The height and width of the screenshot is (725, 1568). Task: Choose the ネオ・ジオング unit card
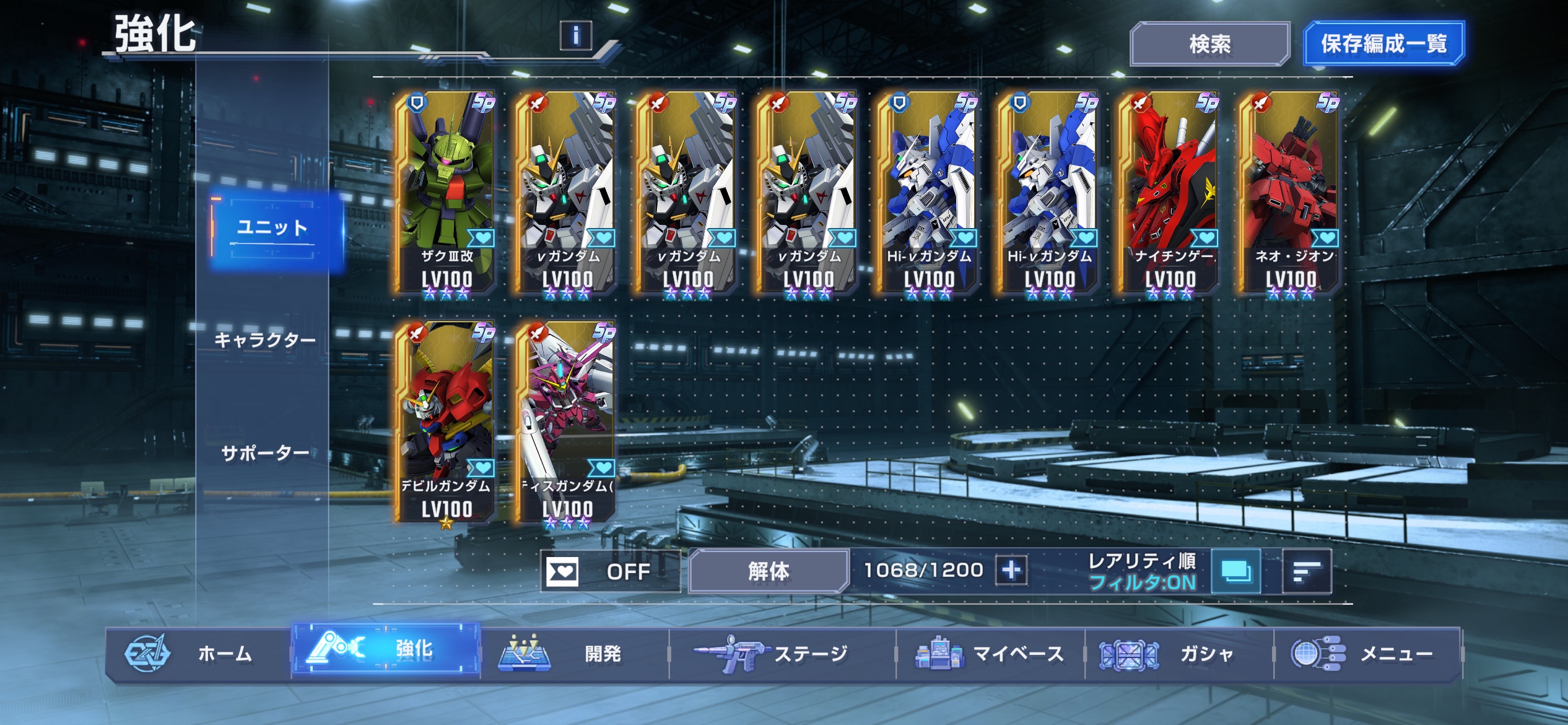(1290, 193)
